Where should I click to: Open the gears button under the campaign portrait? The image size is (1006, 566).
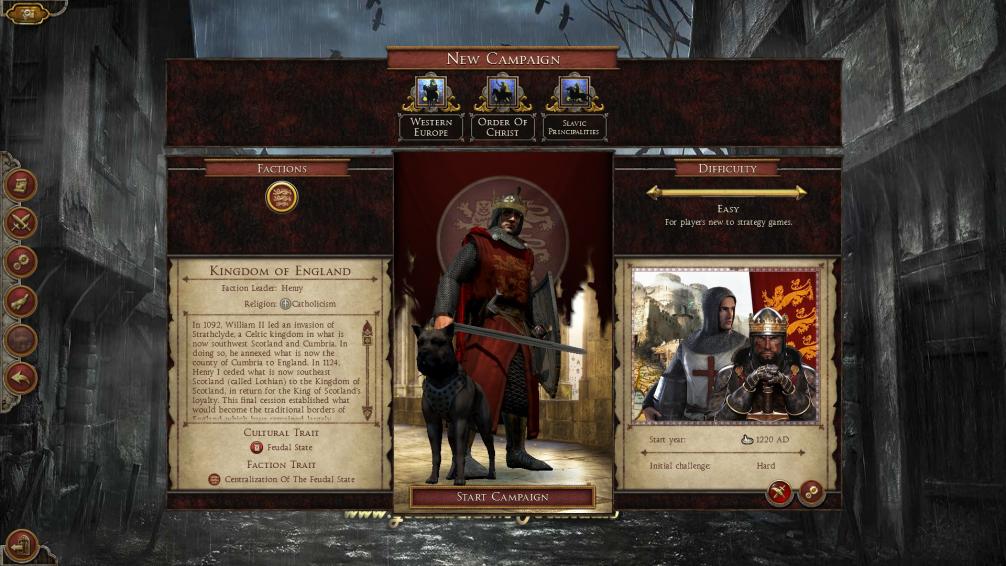click(811, 492)
